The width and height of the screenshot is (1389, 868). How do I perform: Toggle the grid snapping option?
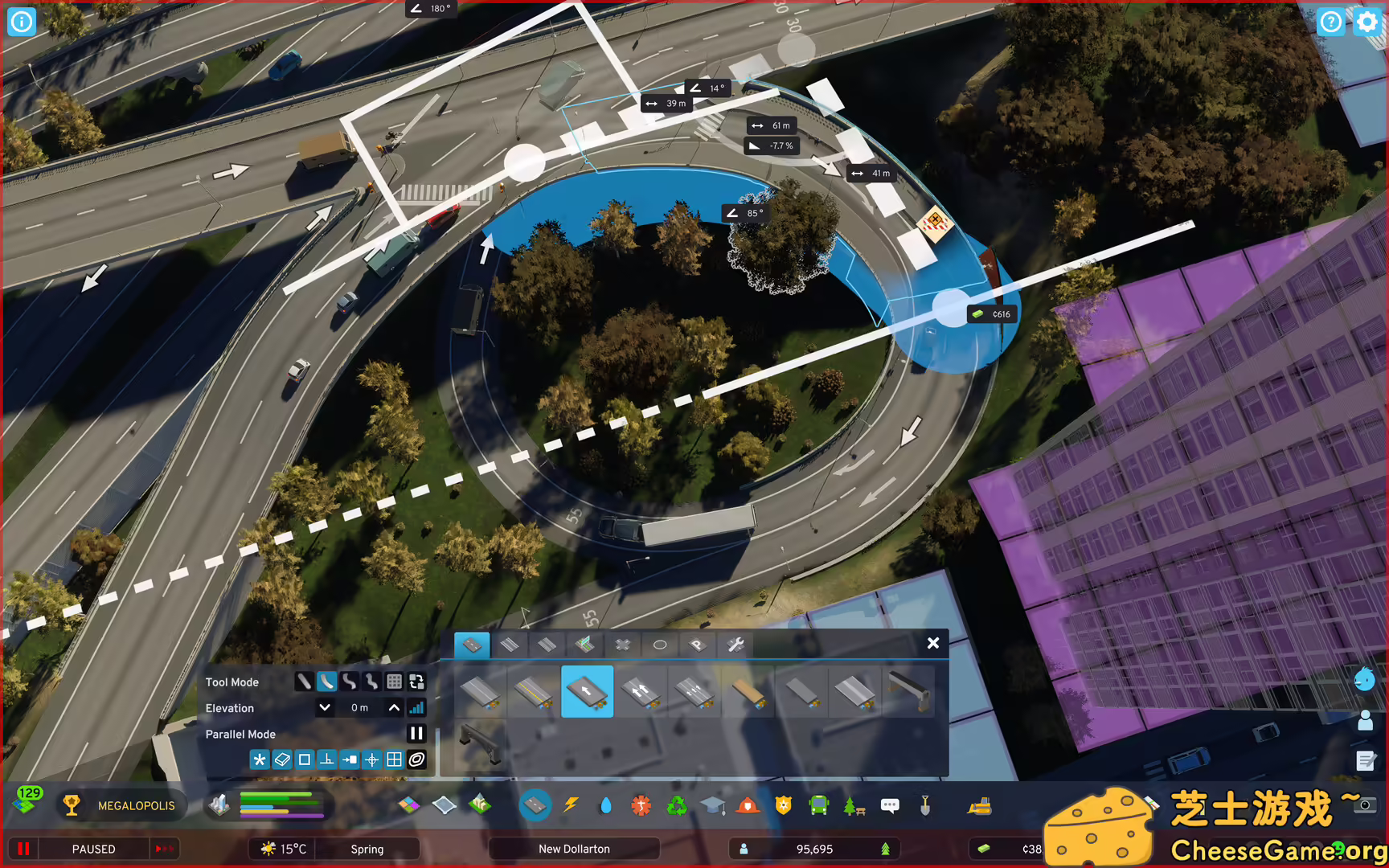coord(394,760)
